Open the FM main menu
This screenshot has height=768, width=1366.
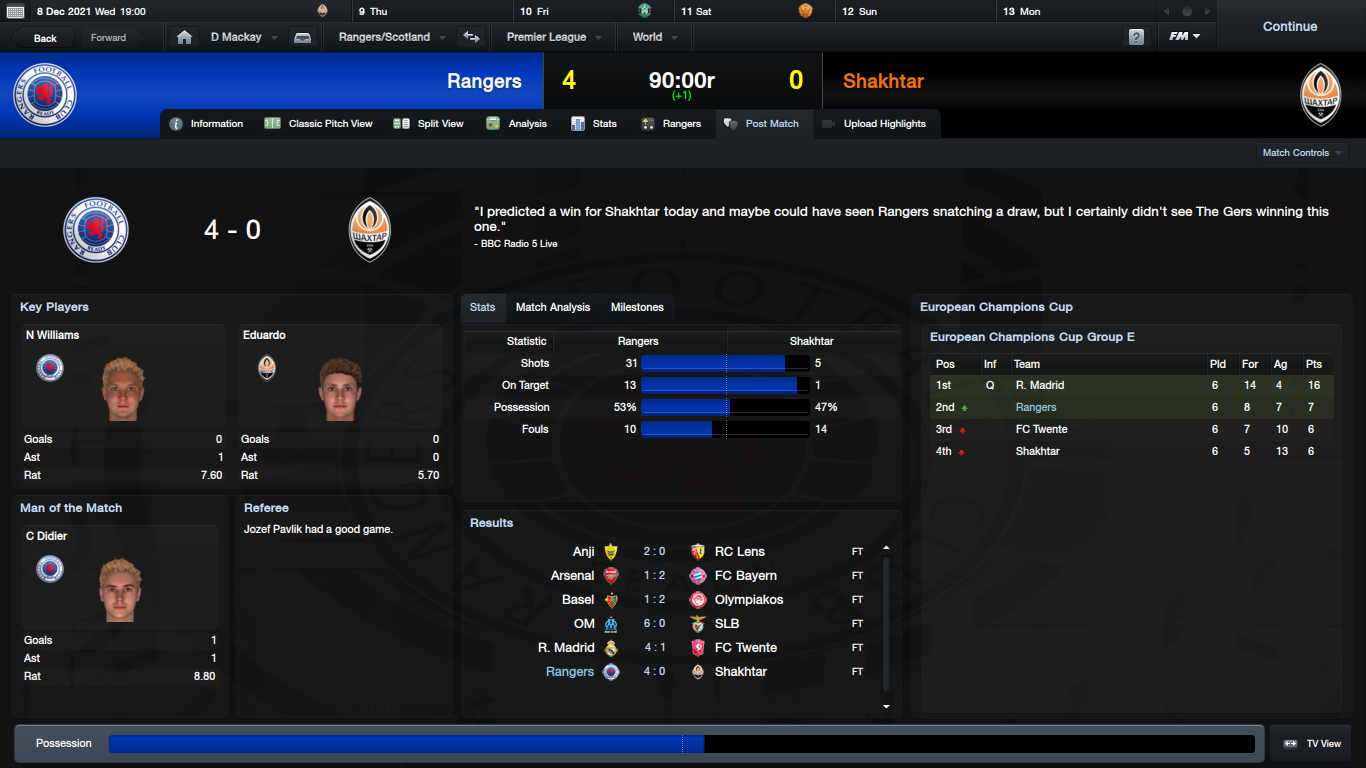click(1185, 37)
